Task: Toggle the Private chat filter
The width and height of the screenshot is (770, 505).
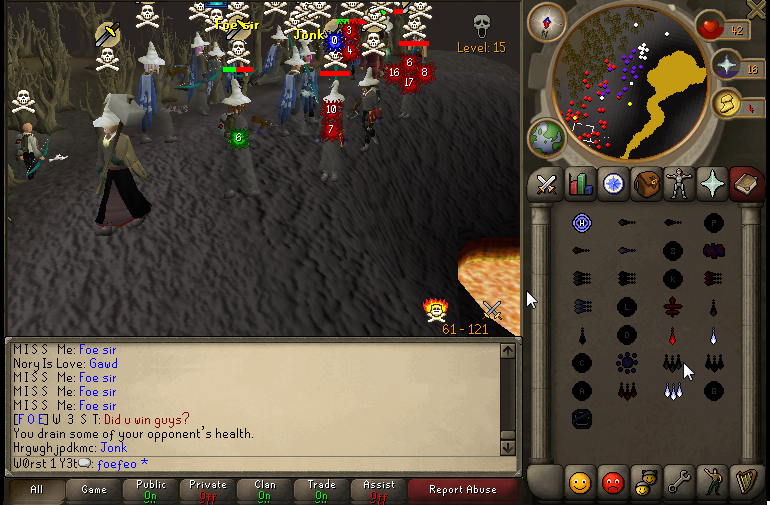Action: click(207, 489)
